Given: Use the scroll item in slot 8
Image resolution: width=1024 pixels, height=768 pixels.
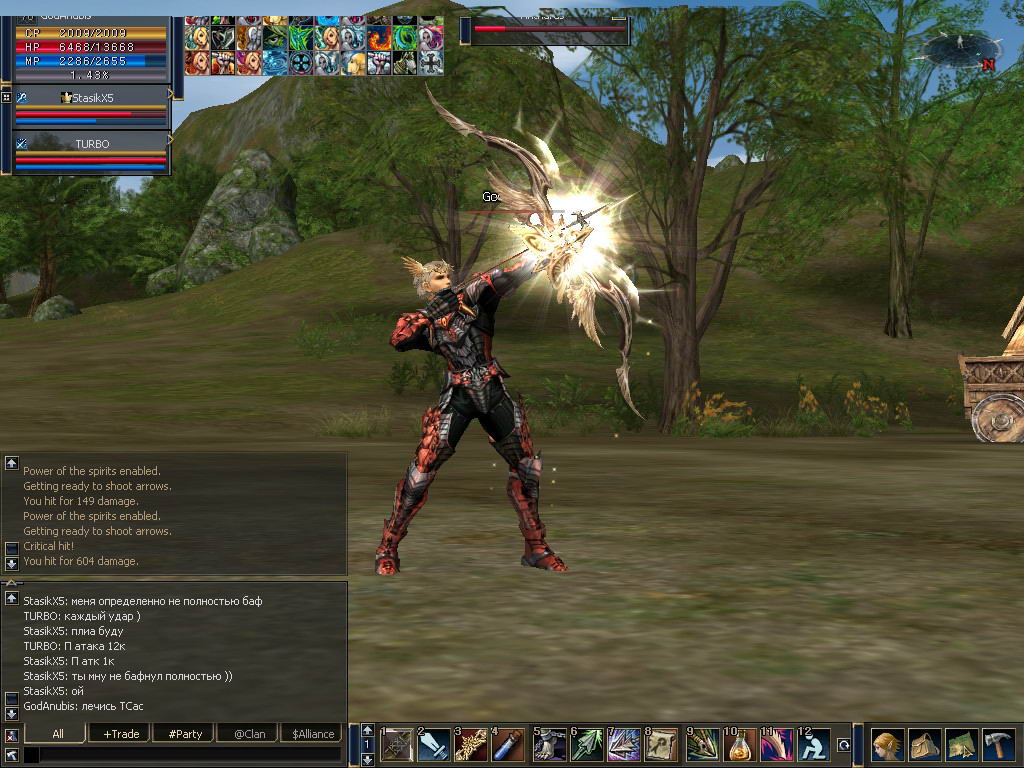Looking at the screenshot, I should pos(663,745).
